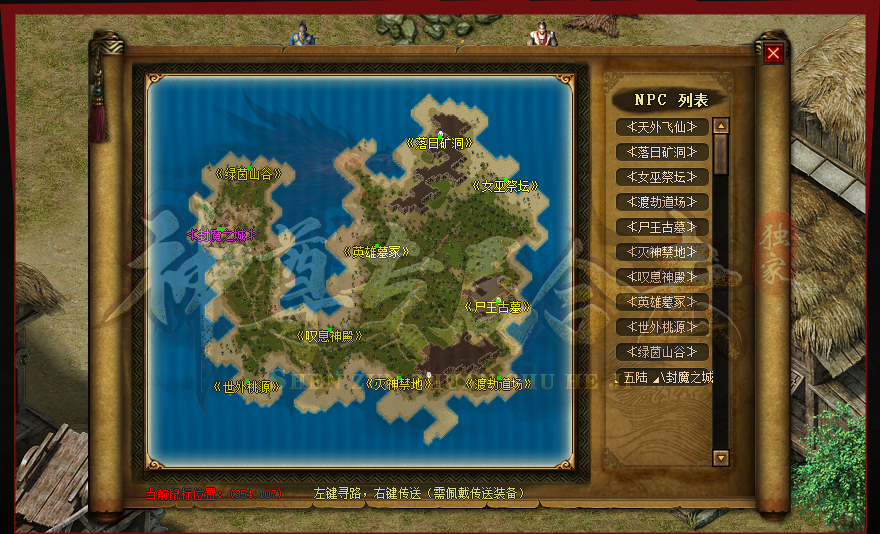The width and height of the screenshot is (880, 534).
Task: Select the 女巫祭坛 map marker
Action: [504, 186]
